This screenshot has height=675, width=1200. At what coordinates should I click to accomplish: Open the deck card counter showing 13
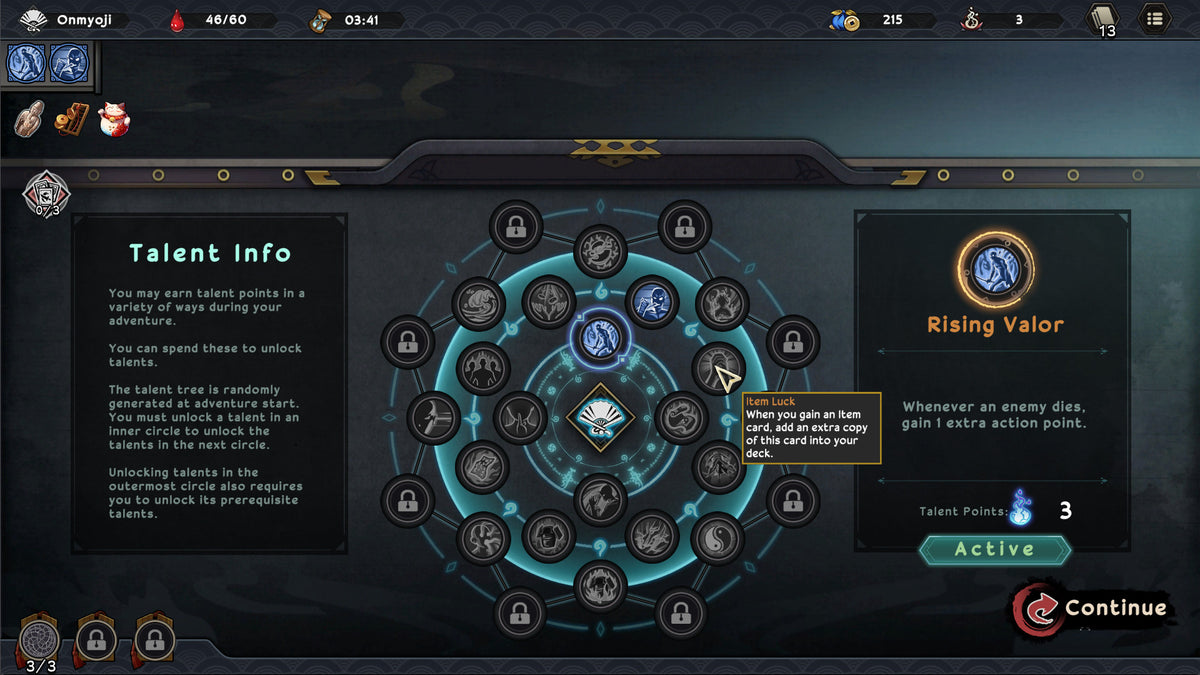click(1102, 19)
